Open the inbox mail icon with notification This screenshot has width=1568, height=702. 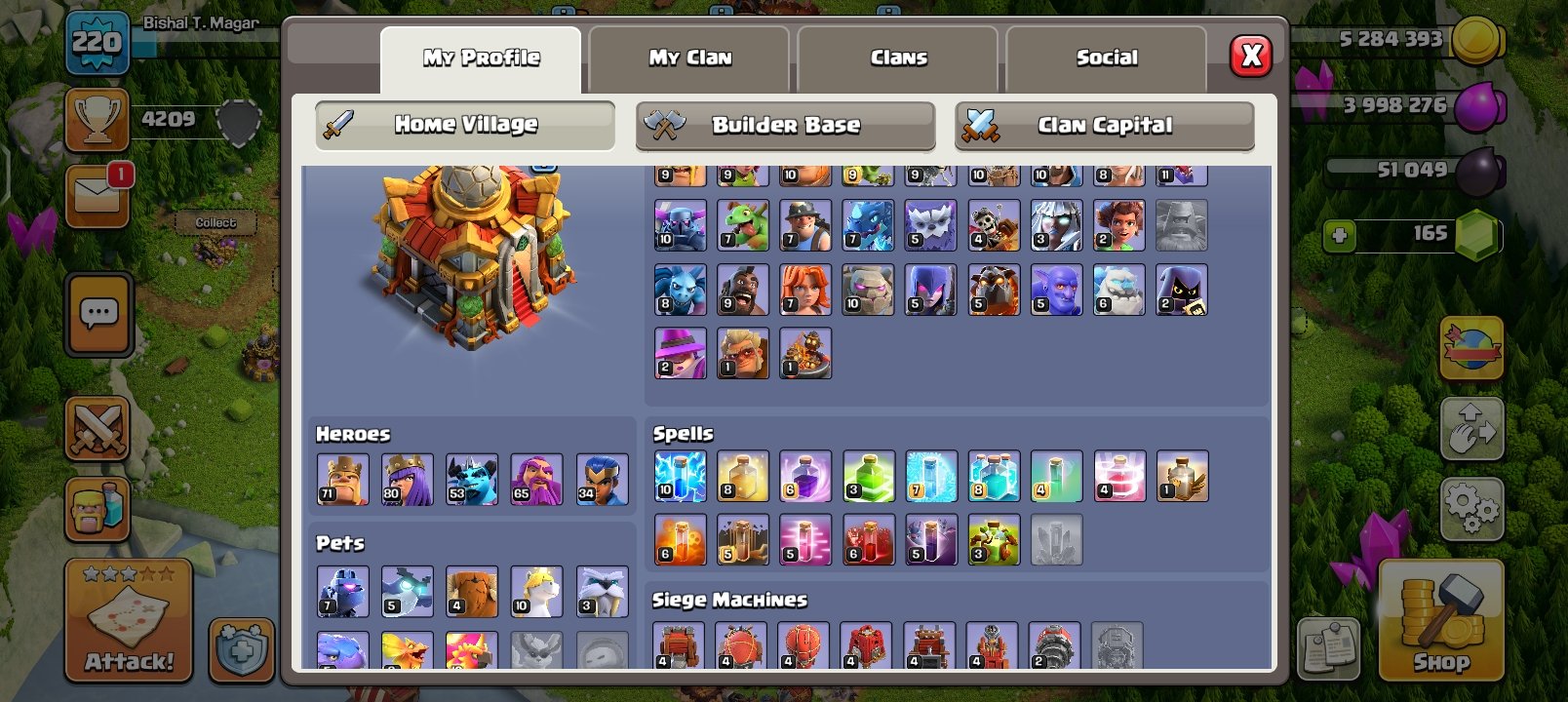click(96, 193)
